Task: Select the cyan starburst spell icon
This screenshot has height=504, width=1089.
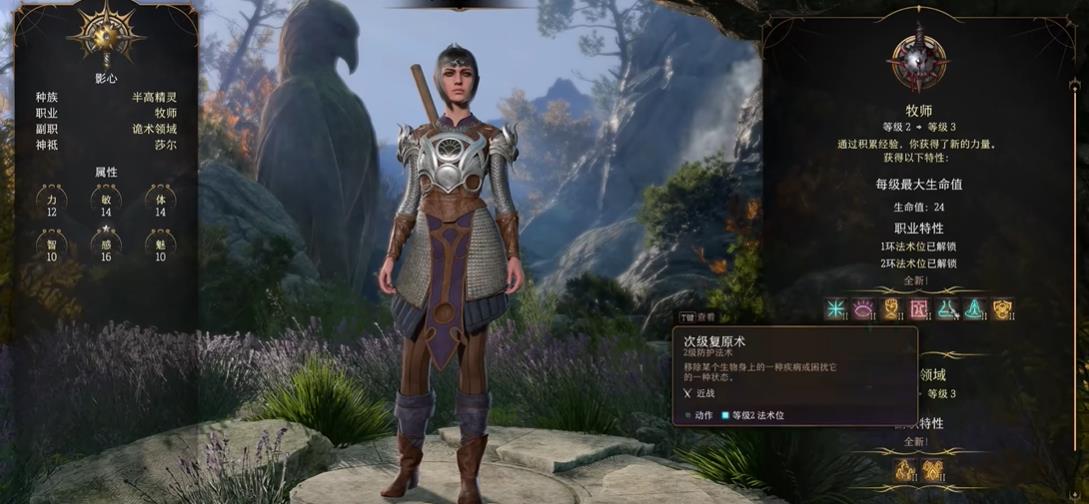Action: (835, 309)
